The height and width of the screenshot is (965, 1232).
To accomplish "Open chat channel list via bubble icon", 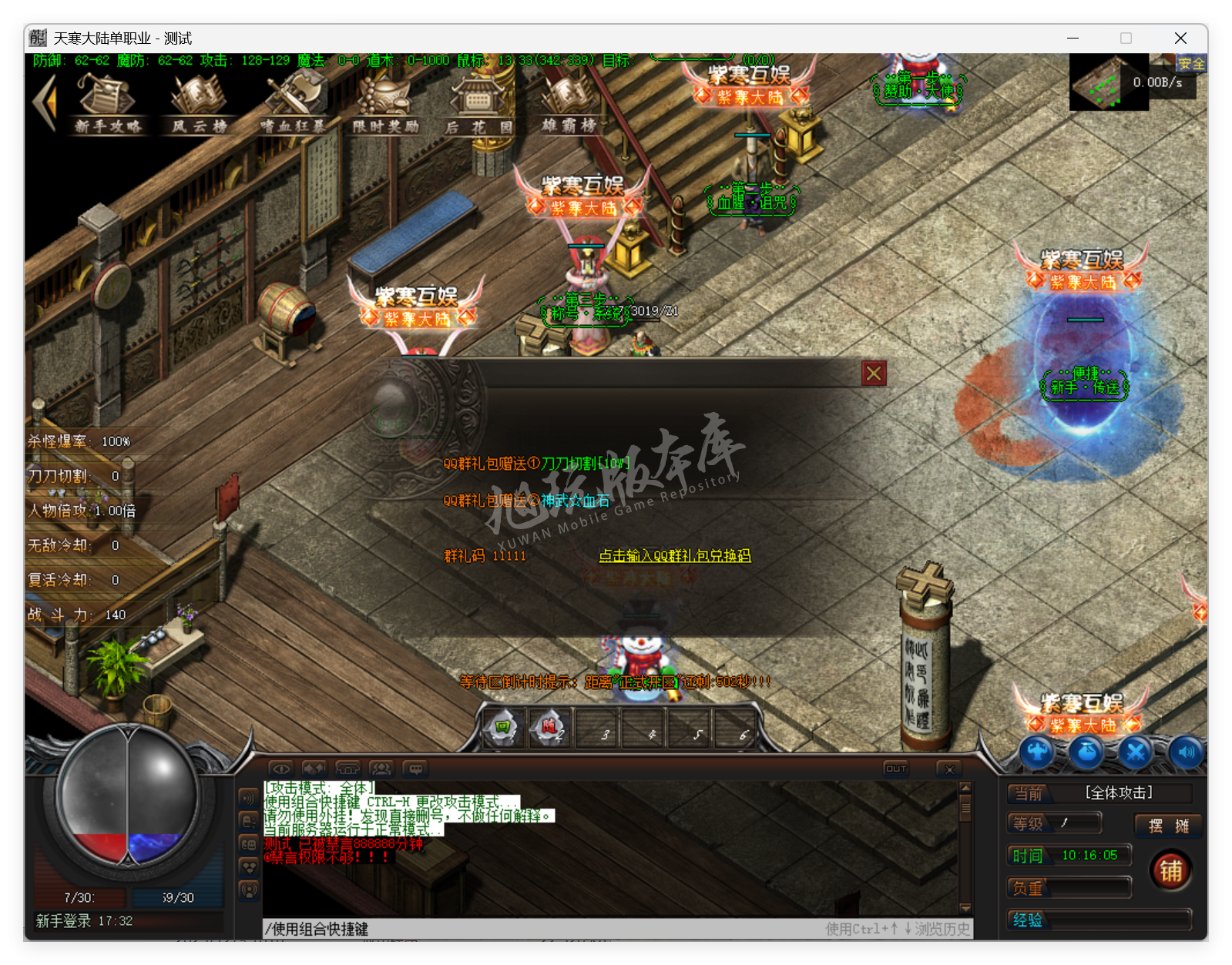I will tap(416, 768).
